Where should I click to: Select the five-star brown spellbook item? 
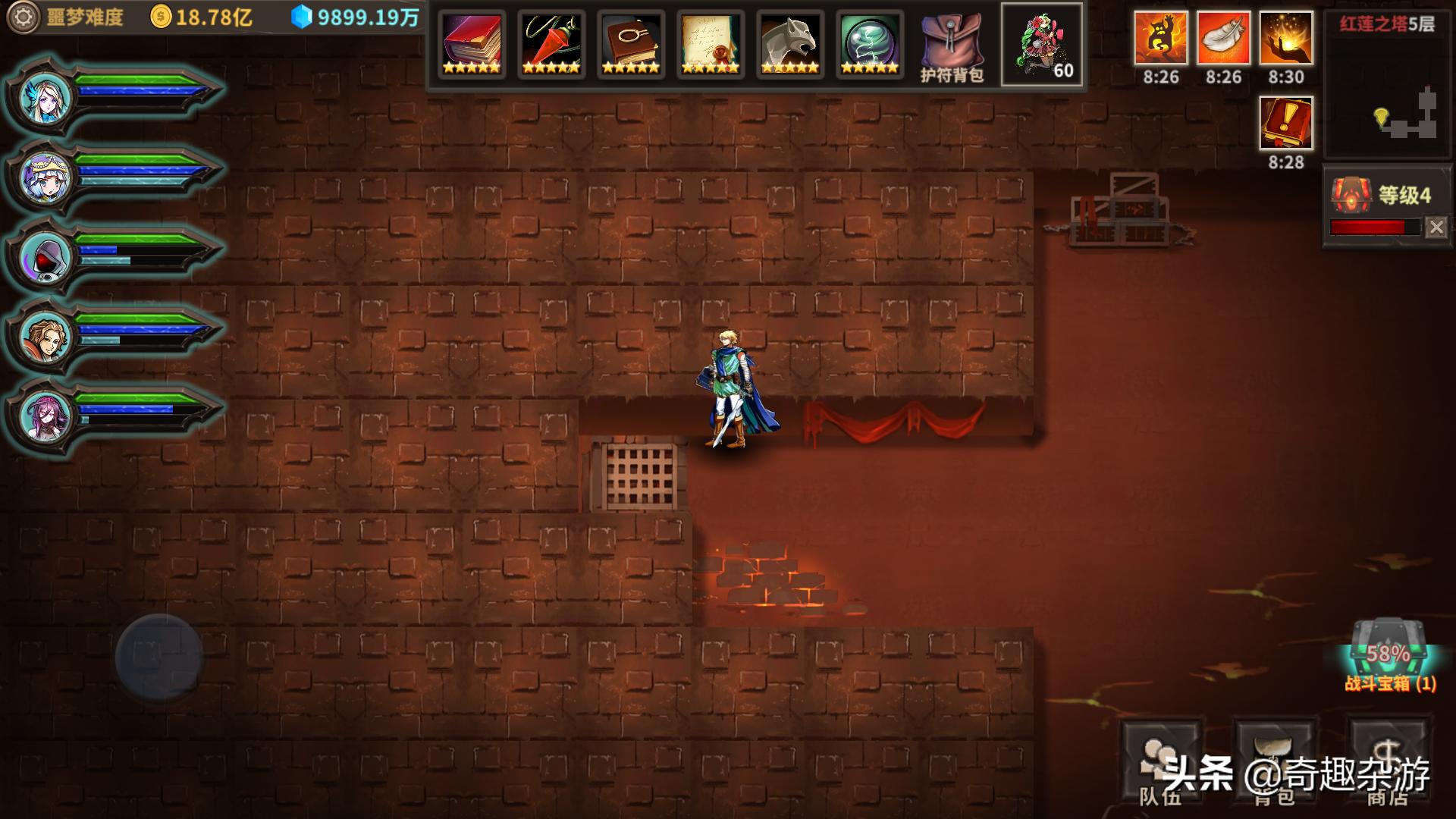[629, 43]
